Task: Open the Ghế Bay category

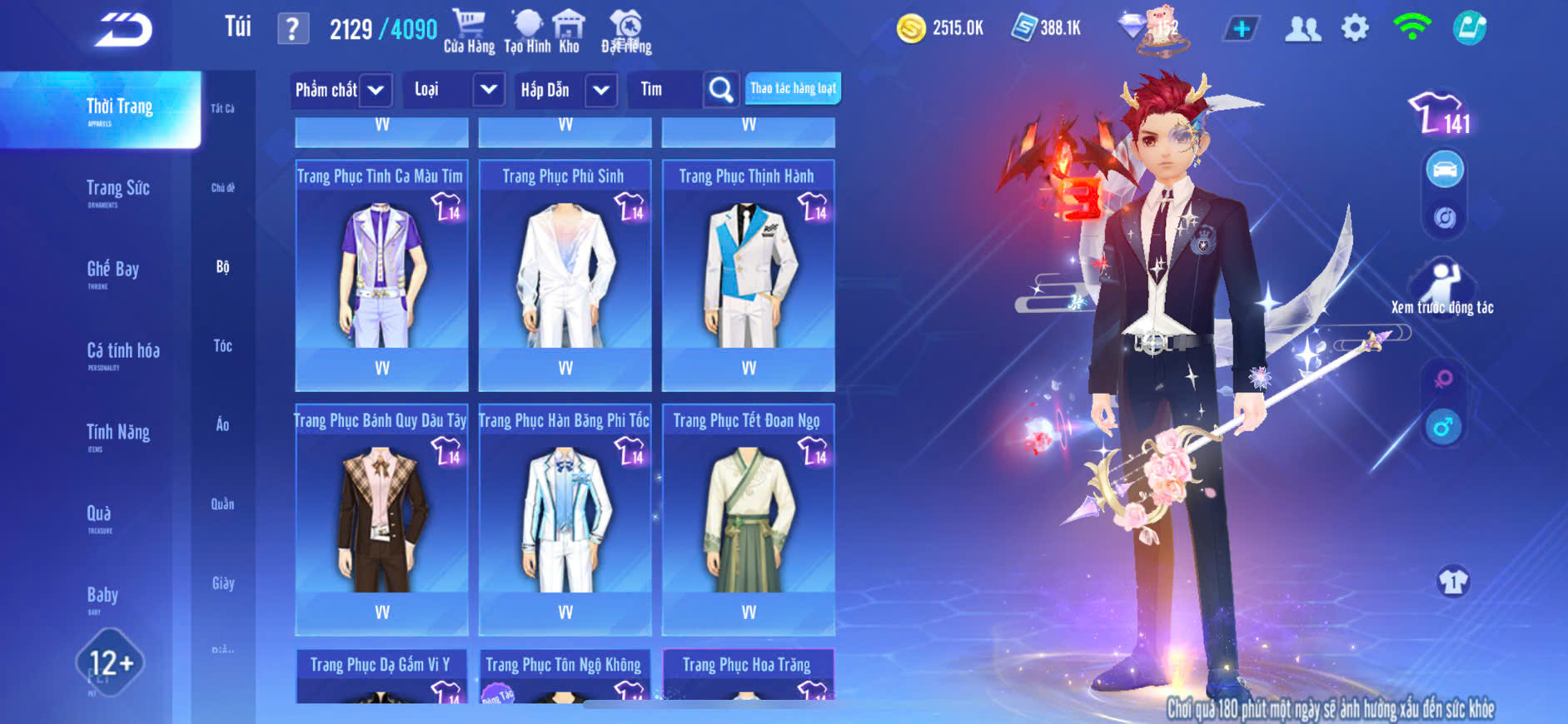Action: point(112,270)
